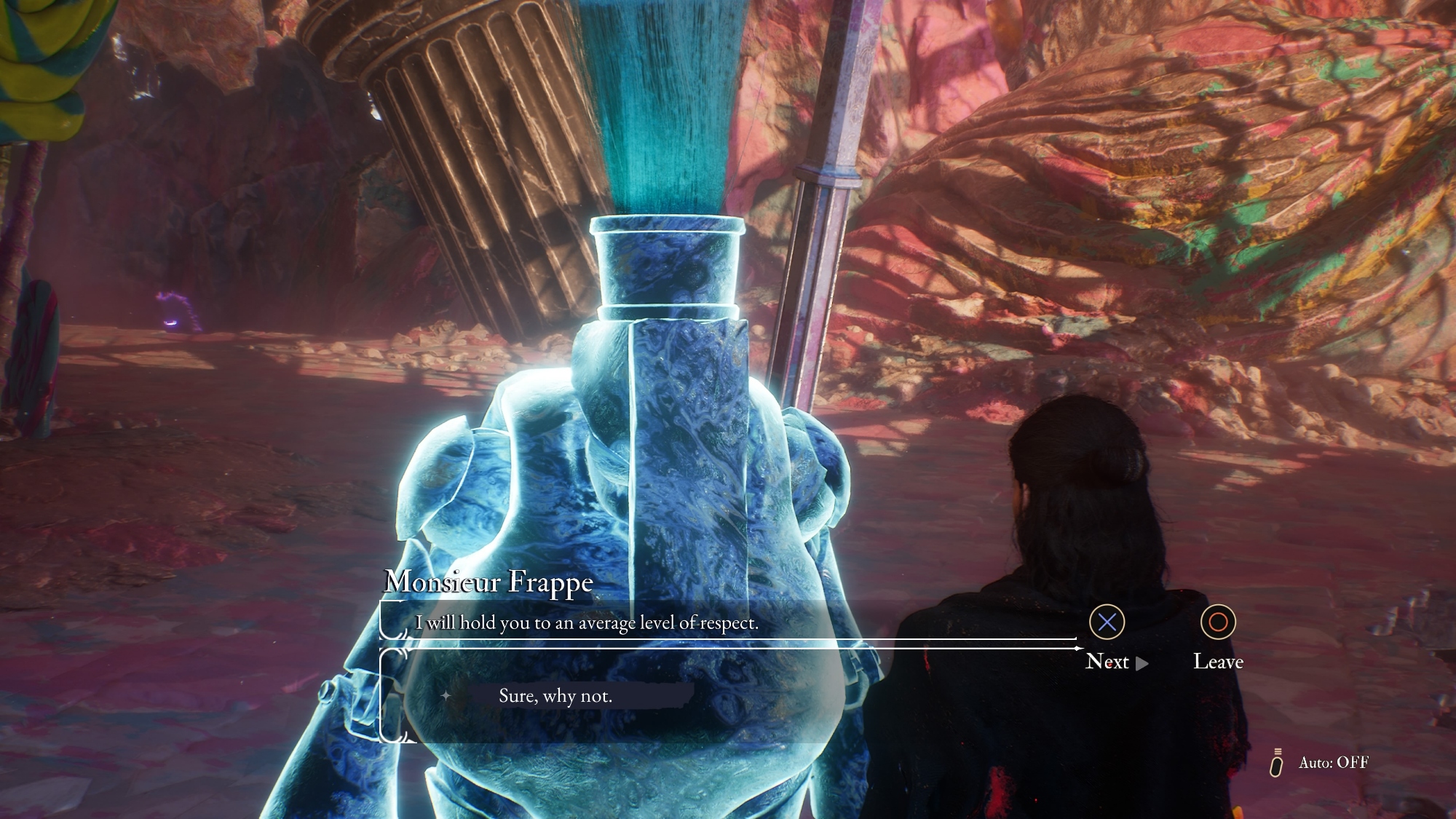Choose the "Sure, why not." reply
This screenshot has width=1456, height=819.
[x=555, y=696]
